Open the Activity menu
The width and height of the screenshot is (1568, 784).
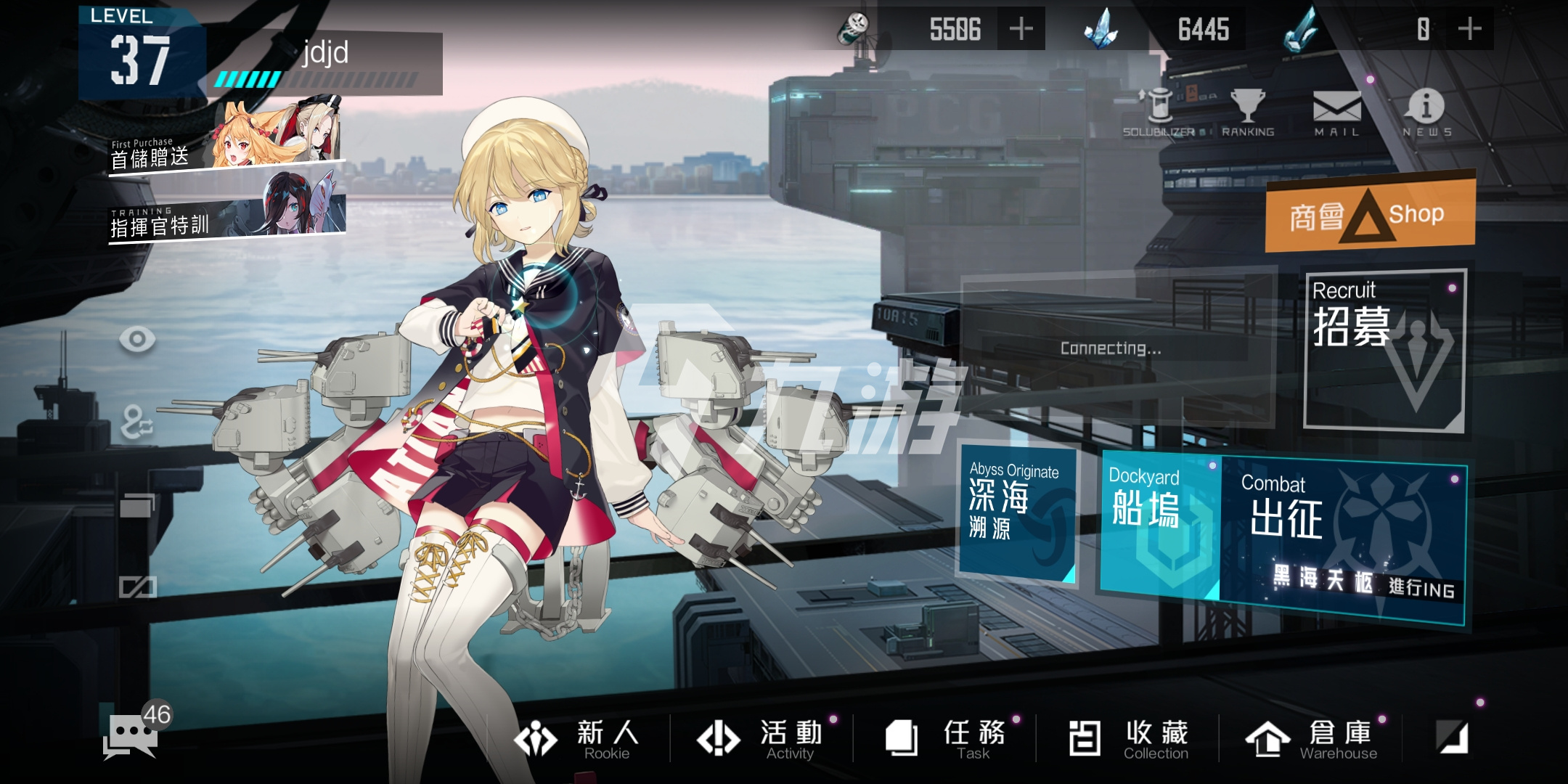pyautogui.click(x=761, y=739)
